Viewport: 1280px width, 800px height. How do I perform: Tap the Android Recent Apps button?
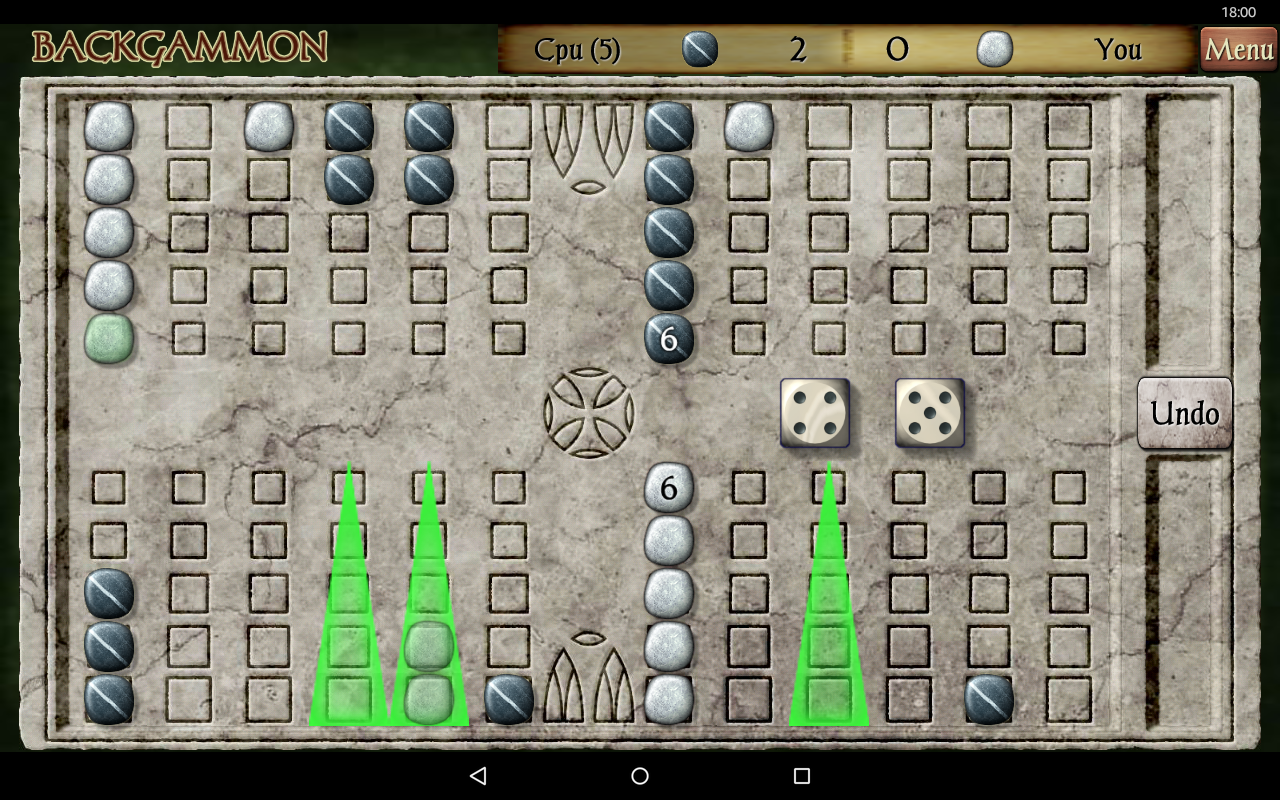point(799,775)
